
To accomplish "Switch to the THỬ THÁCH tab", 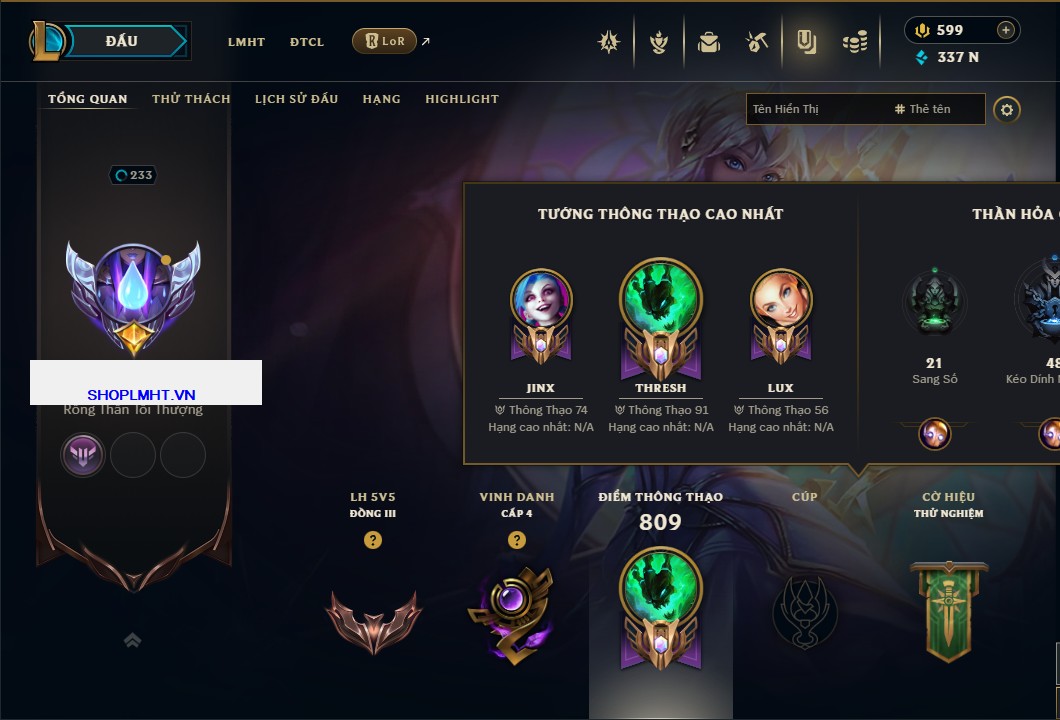I will click(x=191, y=99).
